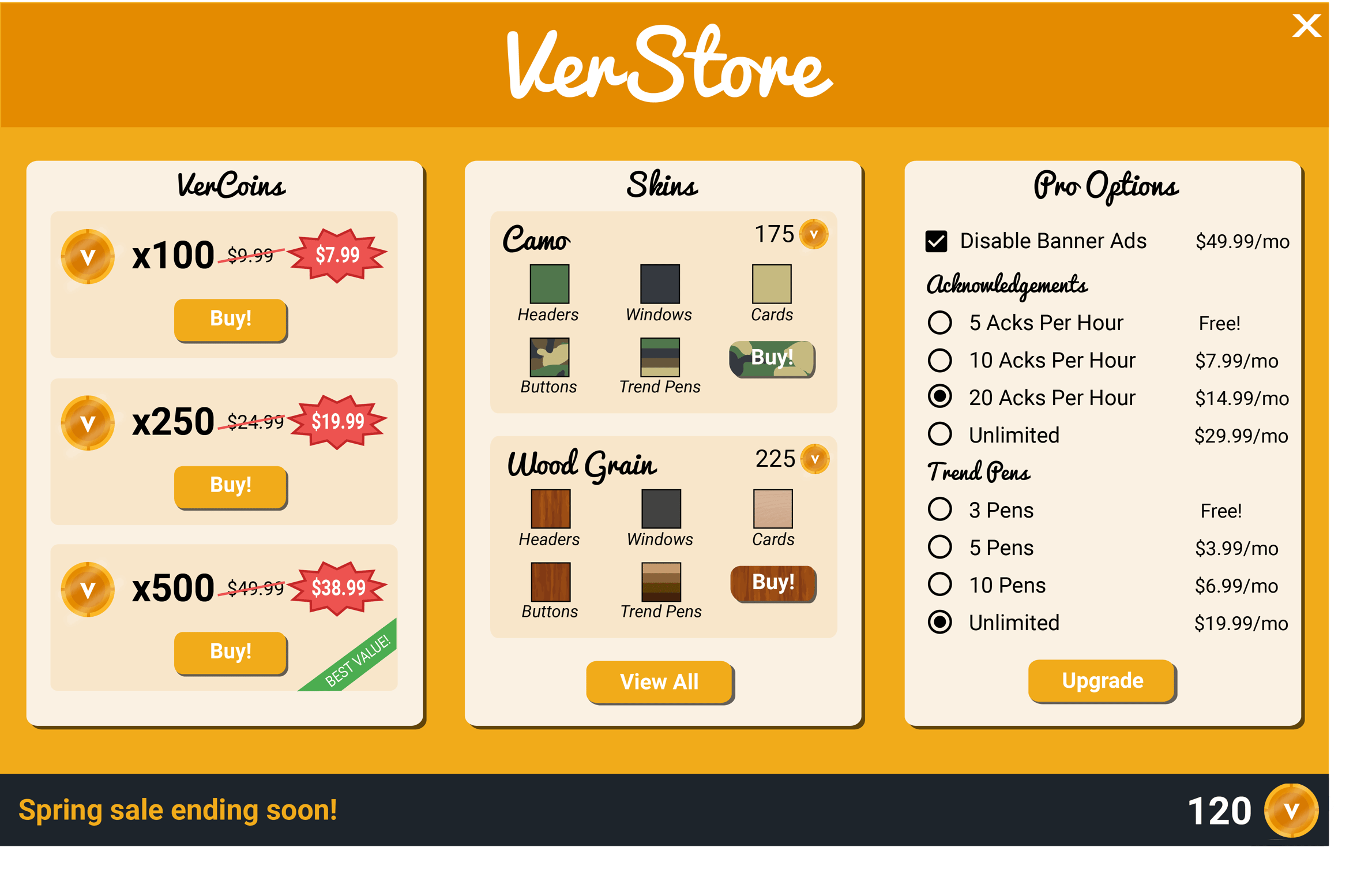The width and height of the screenshot is (1372, 888).
Task: Open View All skins
Action: click(659, 683)
